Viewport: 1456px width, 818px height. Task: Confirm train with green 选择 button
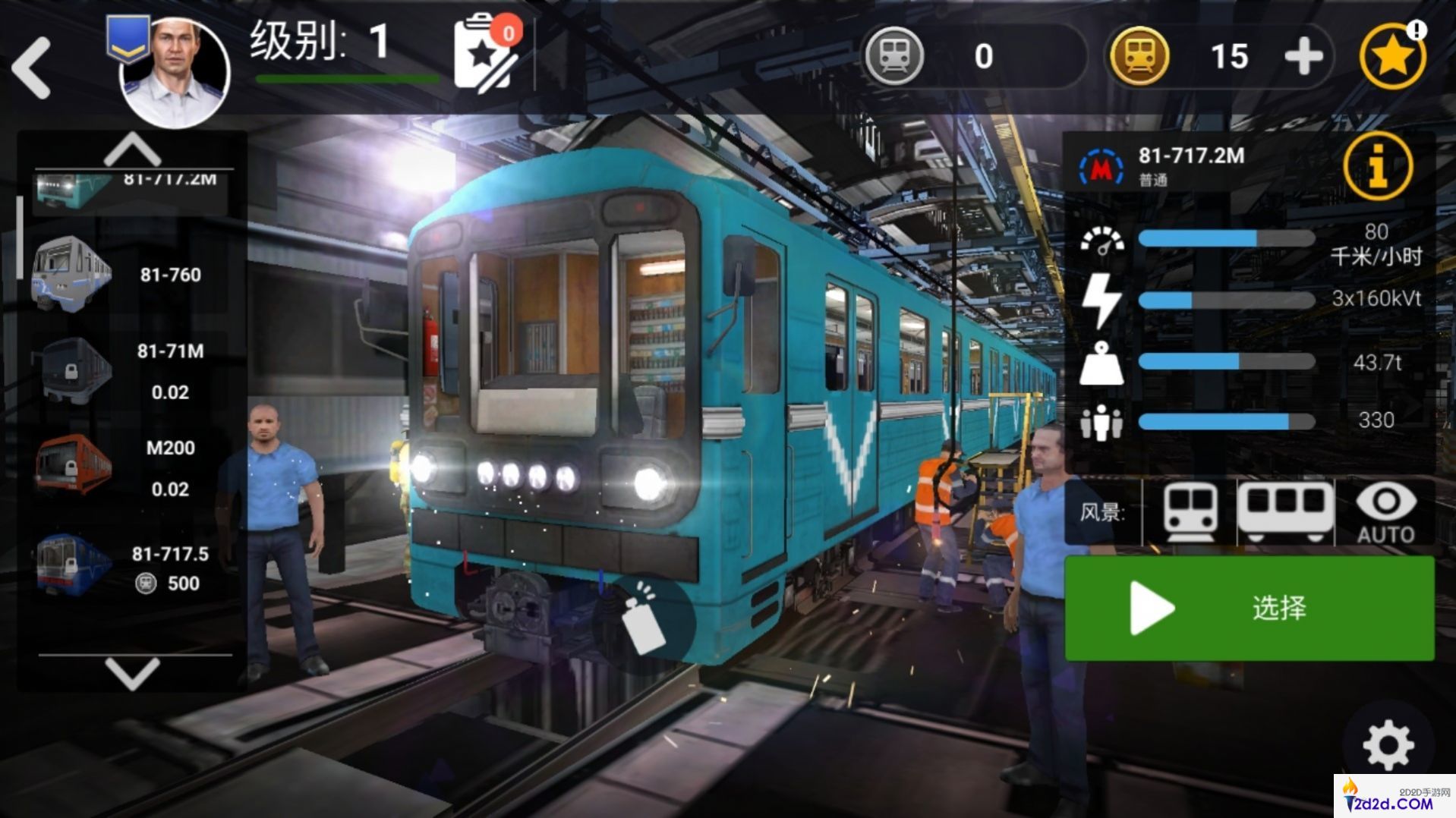point(1249,608)
